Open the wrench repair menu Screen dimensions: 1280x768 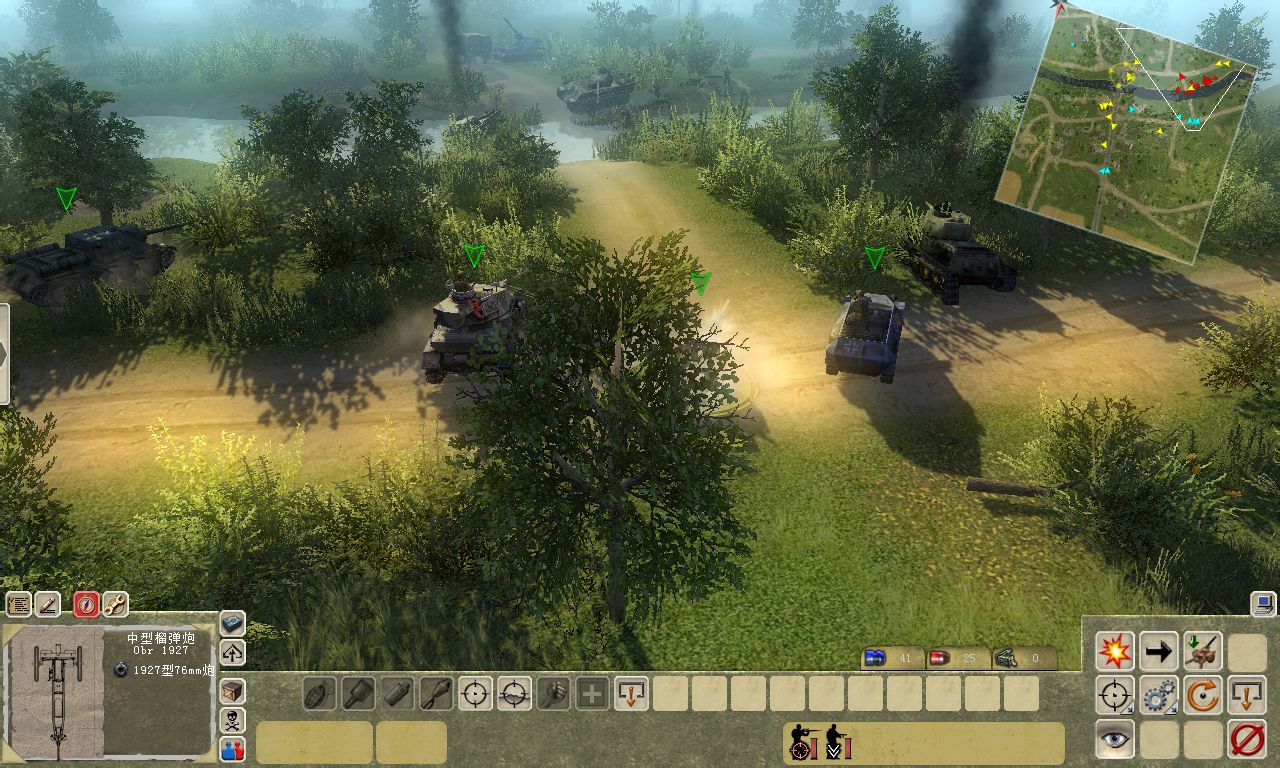click(x=115, y=604)
